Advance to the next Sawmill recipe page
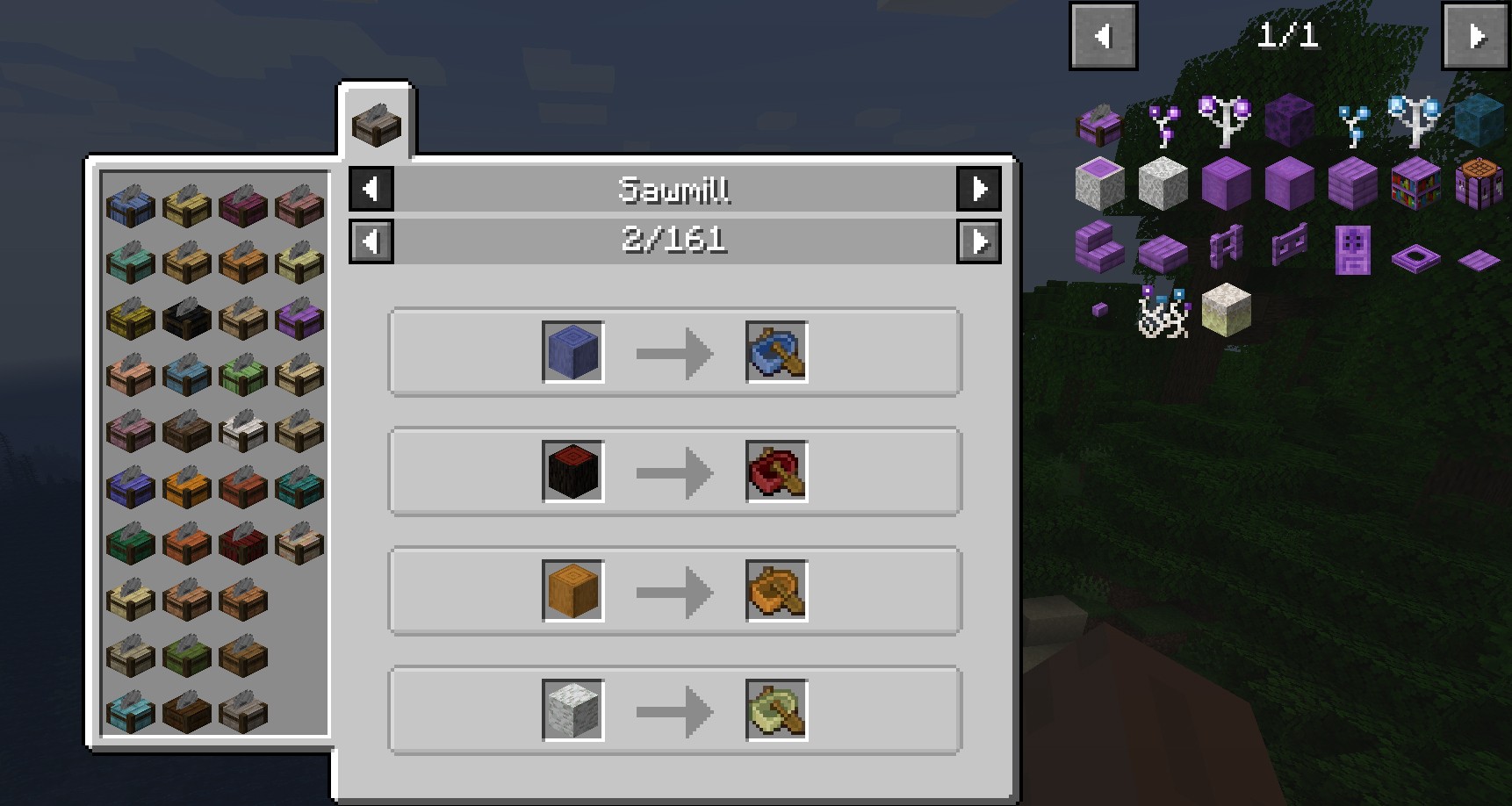This screenshot has height=806, width=1512. click(979, 241)
